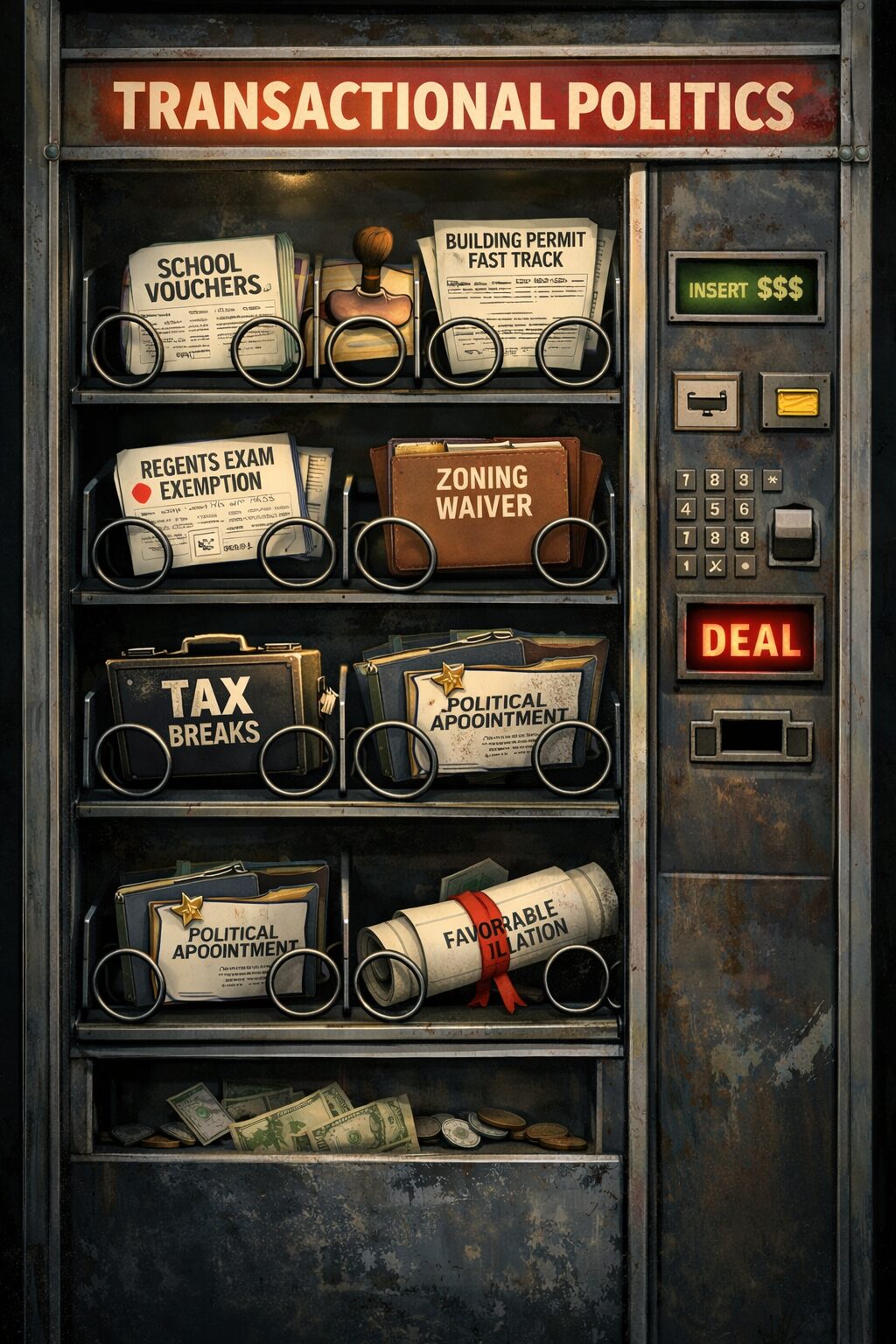This screenshot has width=896, height=1344.
Task: Click the X key on the keypad
Action: 716,565
